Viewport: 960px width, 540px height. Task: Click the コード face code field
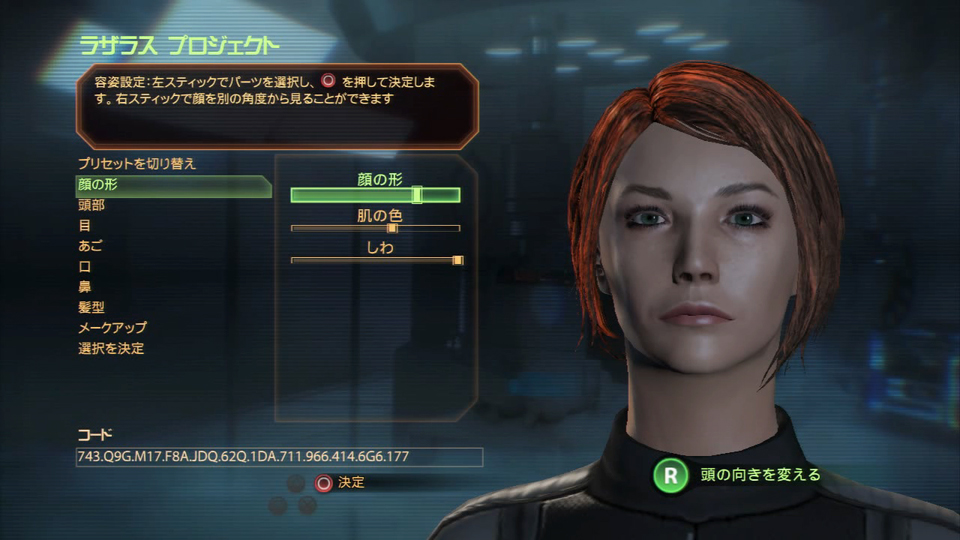click(x=279, y=457)
